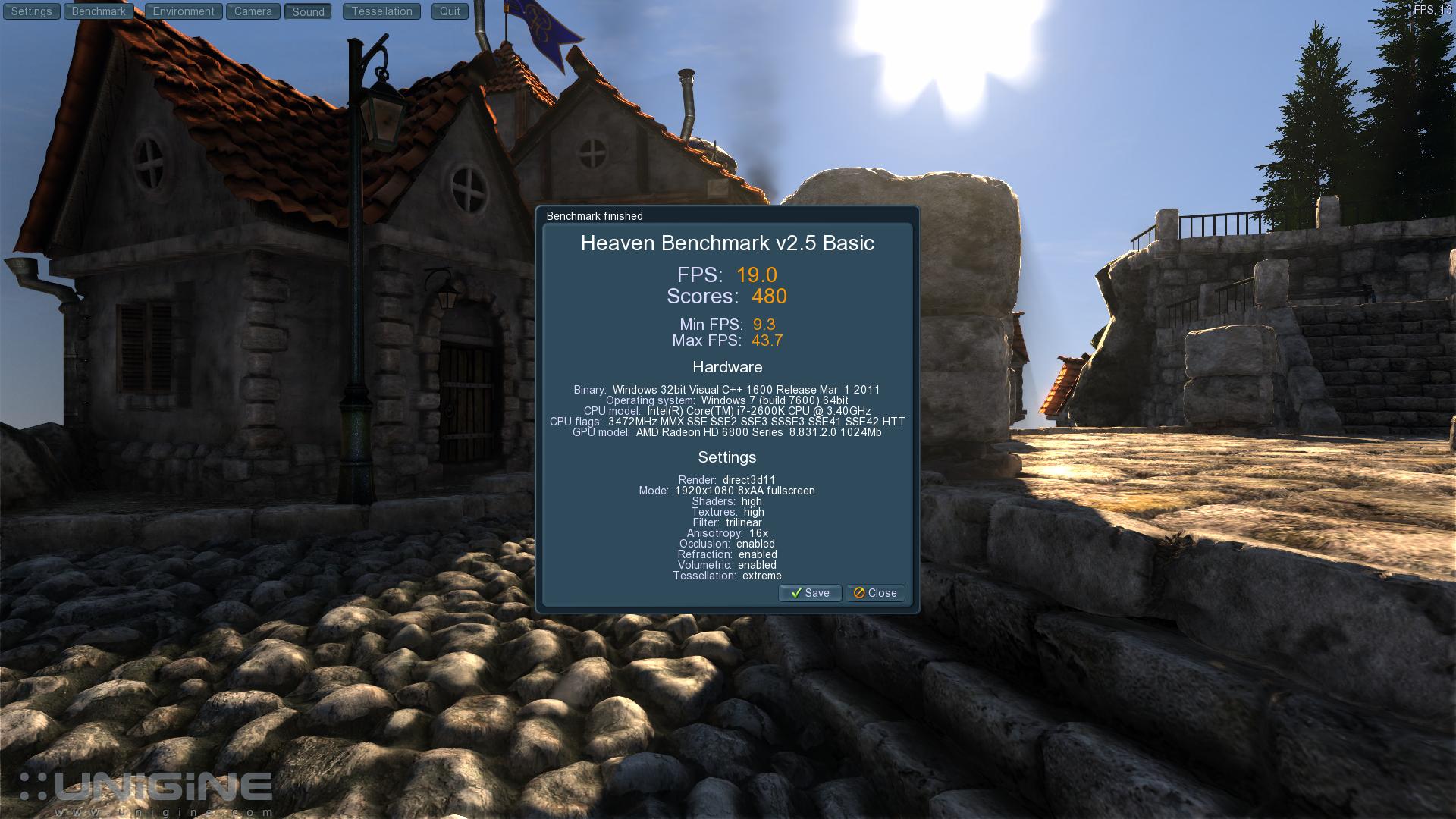Viewport: 1456px width, 819px height.
Task: Quit the Heaven benchmark
Action: [450, 11]
